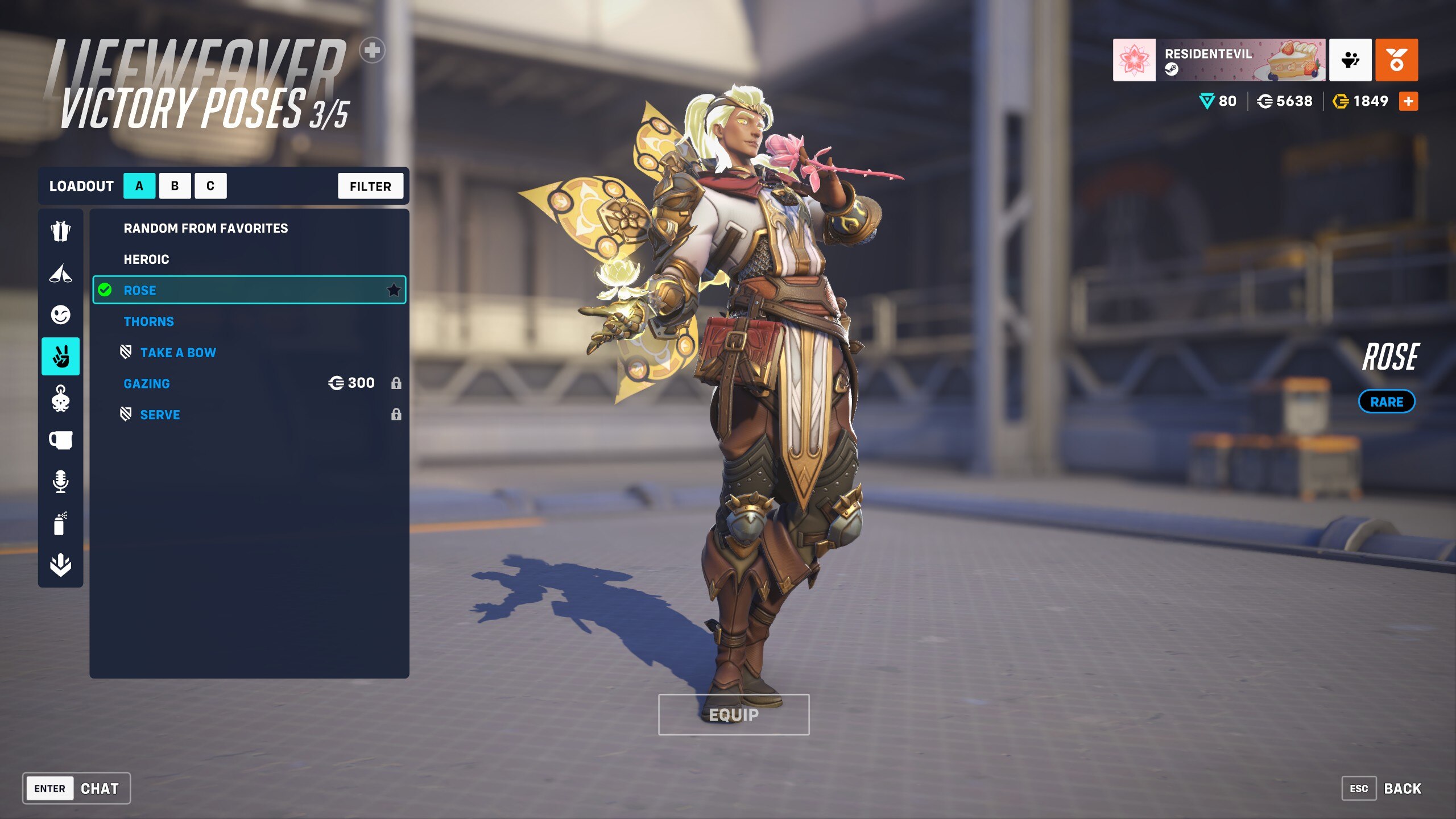1456x819 pixels.
Task: Equip the Rose victory pose
Action: click(733, 715)
